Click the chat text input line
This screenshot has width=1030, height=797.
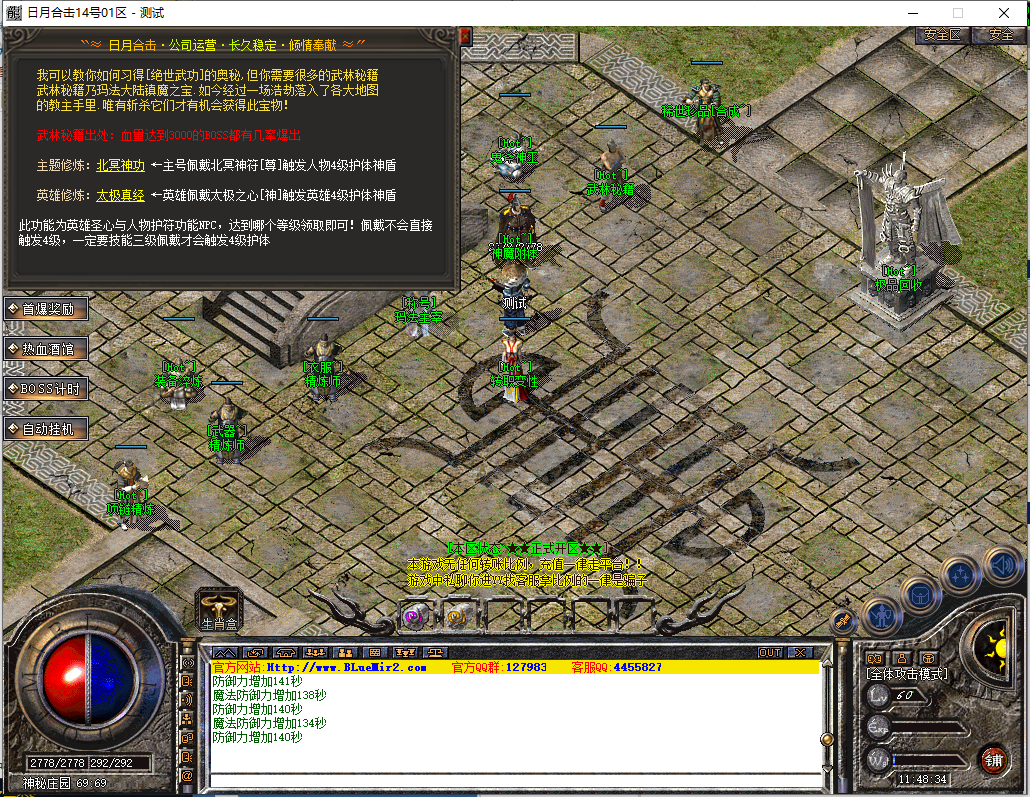pyautogui.click(x=514, y=781)
